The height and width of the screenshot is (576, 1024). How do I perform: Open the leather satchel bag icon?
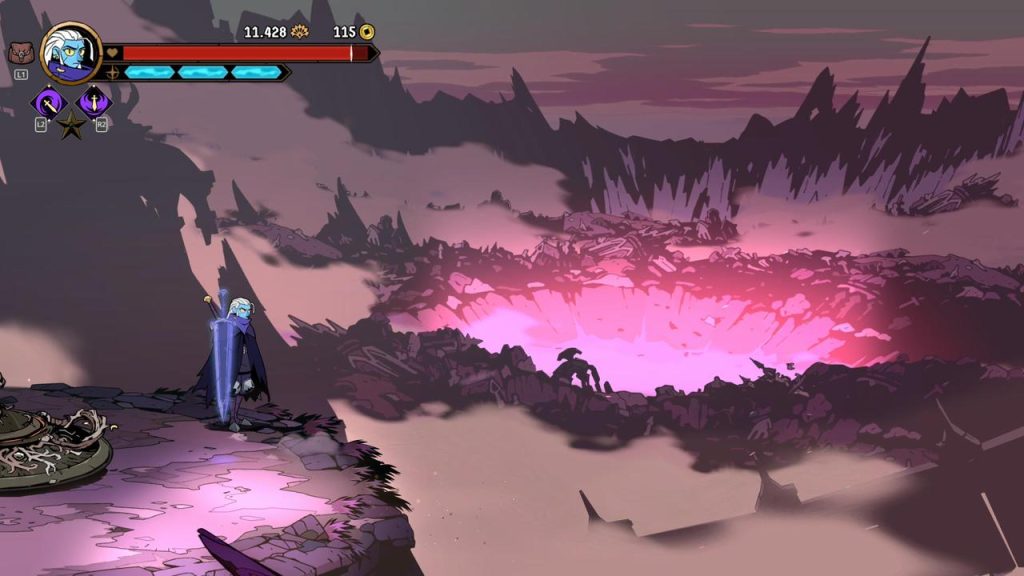(x=20, y=54)
